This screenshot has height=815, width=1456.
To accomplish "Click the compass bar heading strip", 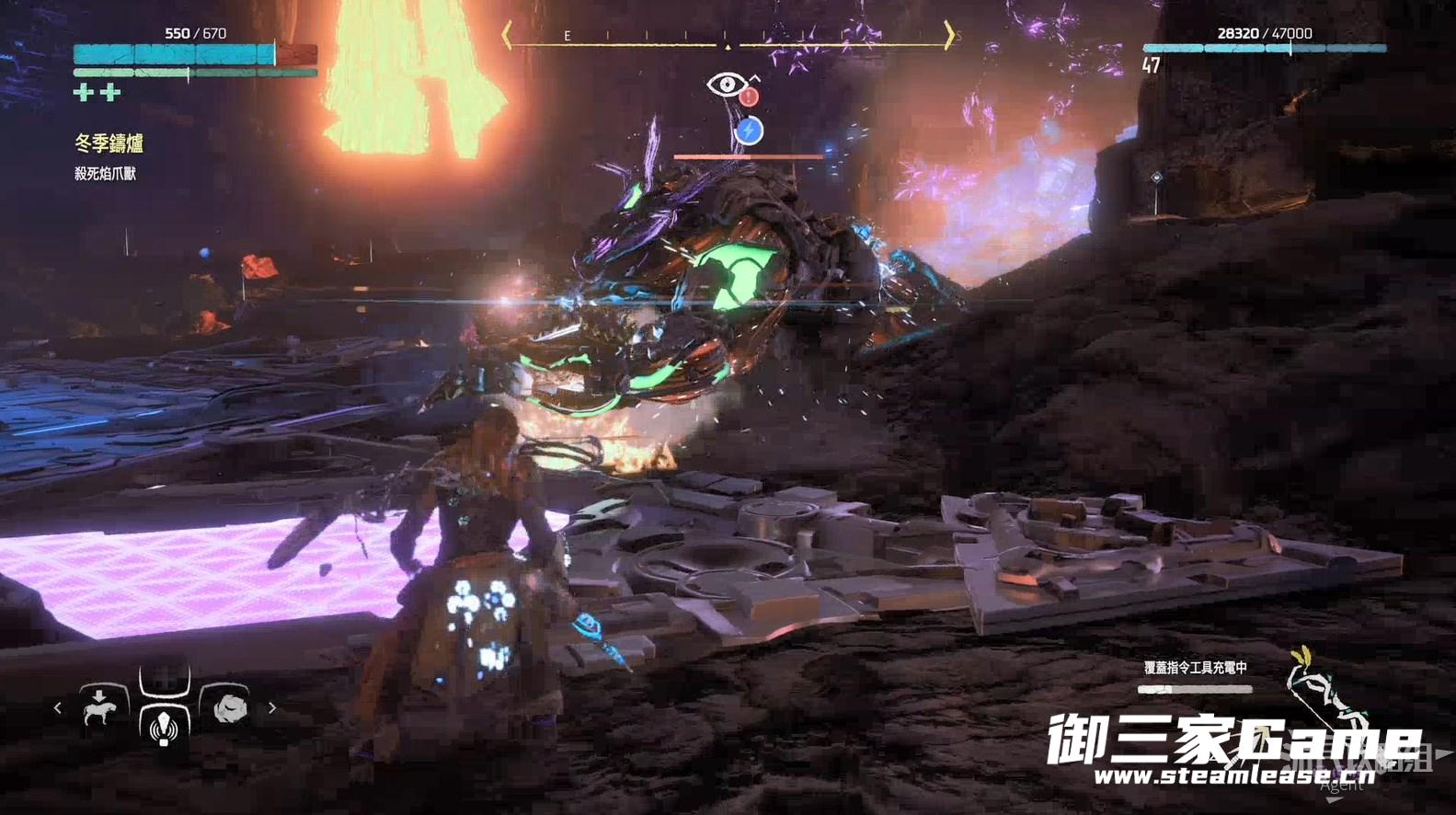I will [x=727, y=37].
